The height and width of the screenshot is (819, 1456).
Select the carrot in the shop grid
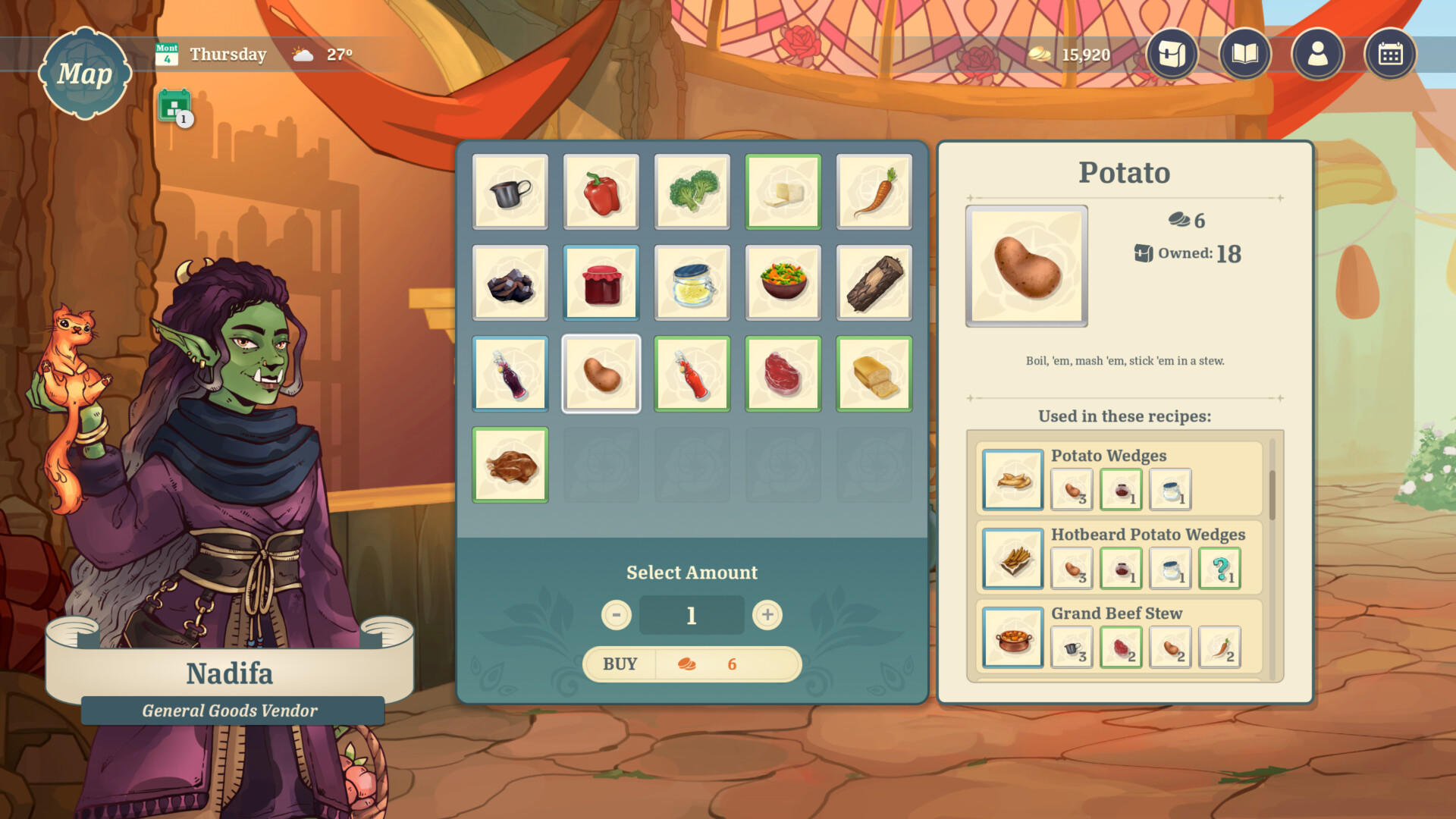tap(874, 192)
